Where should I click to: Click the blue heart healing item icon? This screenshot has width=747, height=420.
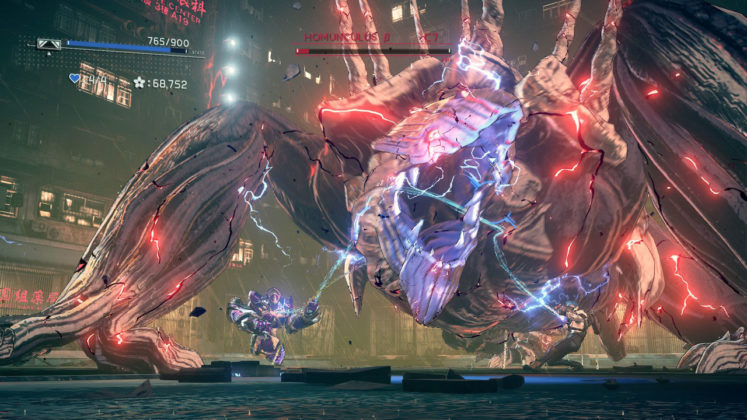73,78
